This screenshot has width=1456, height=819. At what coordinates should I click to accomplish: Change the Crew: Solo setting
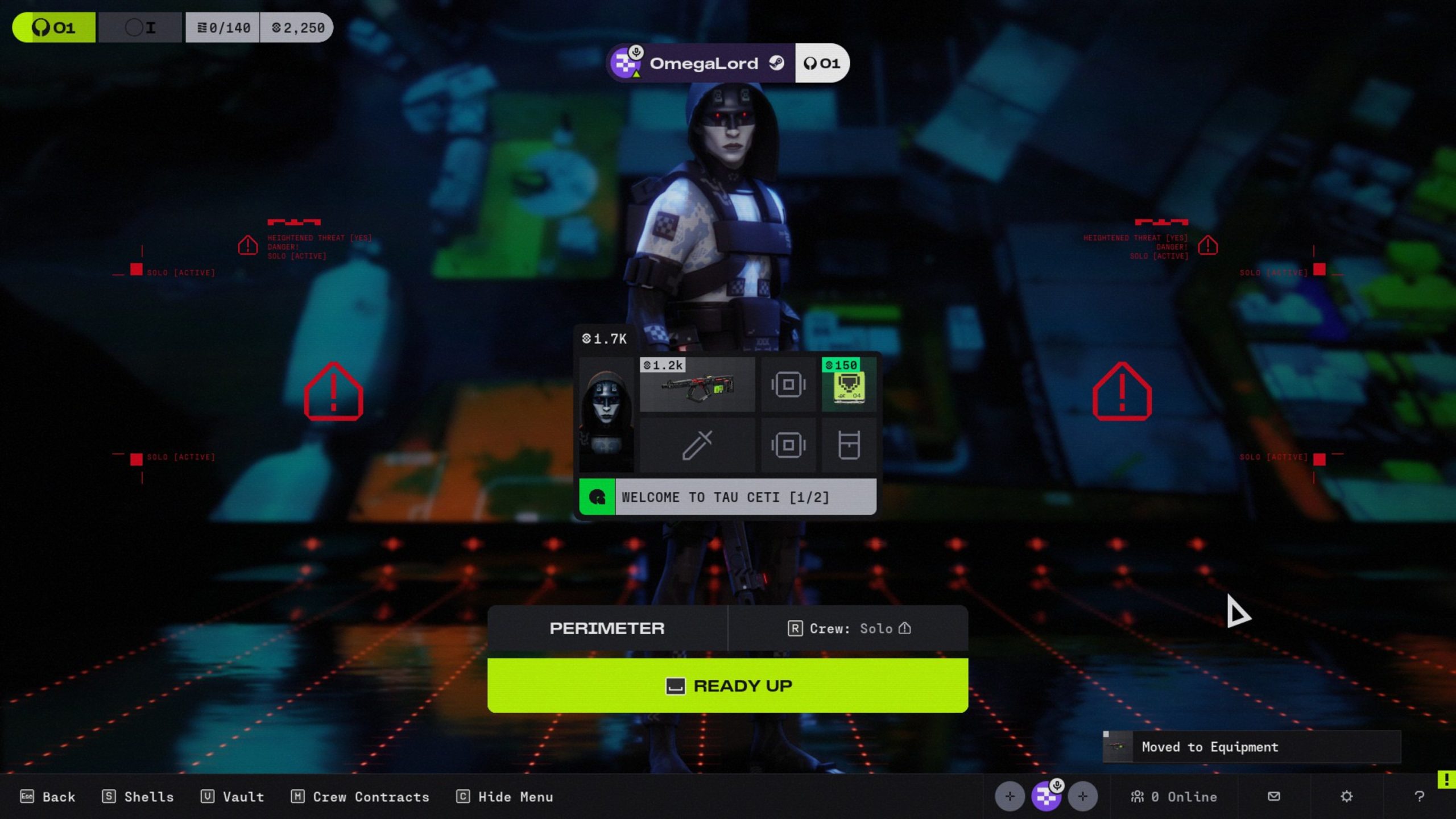click(849, 628)
